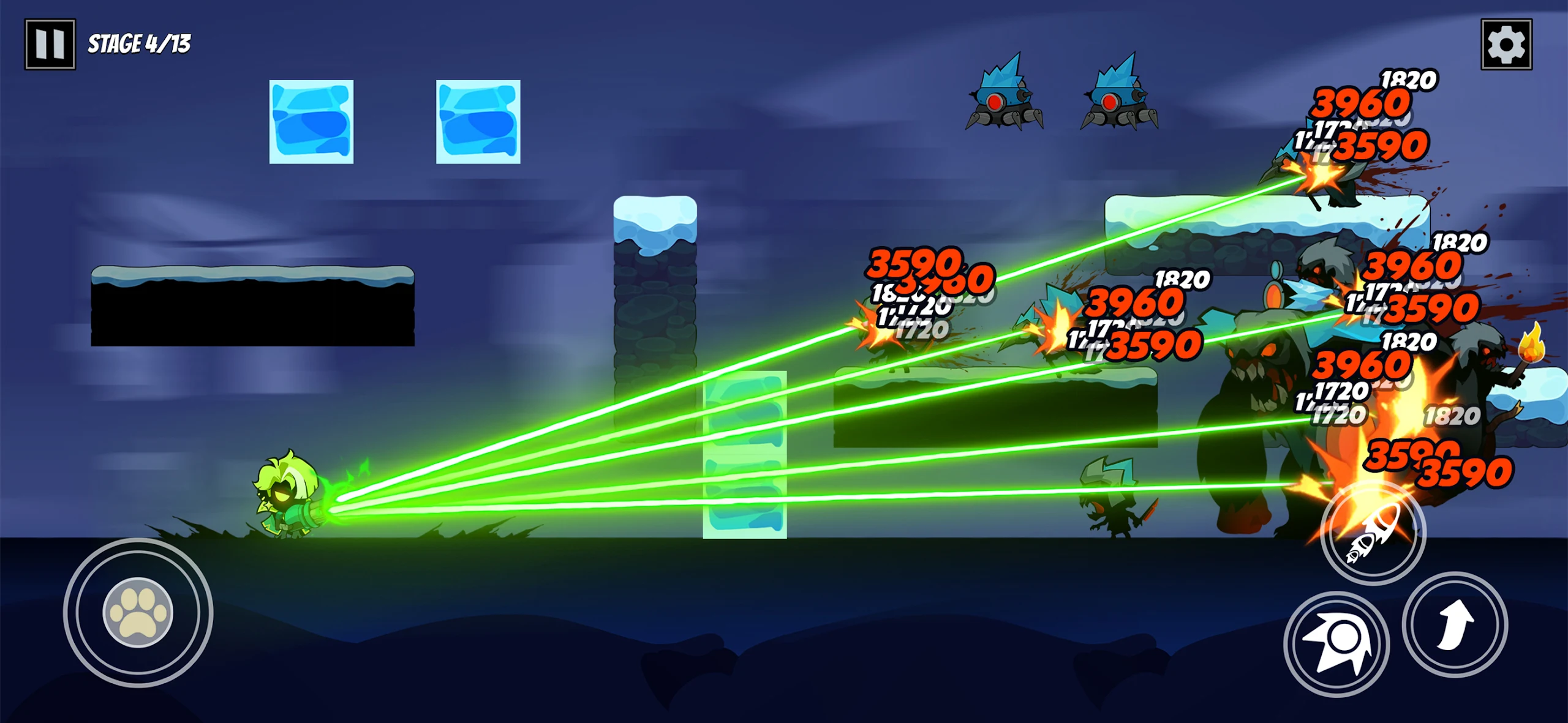
Task: Open the gear settings menu
Action: (x=1506, y=44)
